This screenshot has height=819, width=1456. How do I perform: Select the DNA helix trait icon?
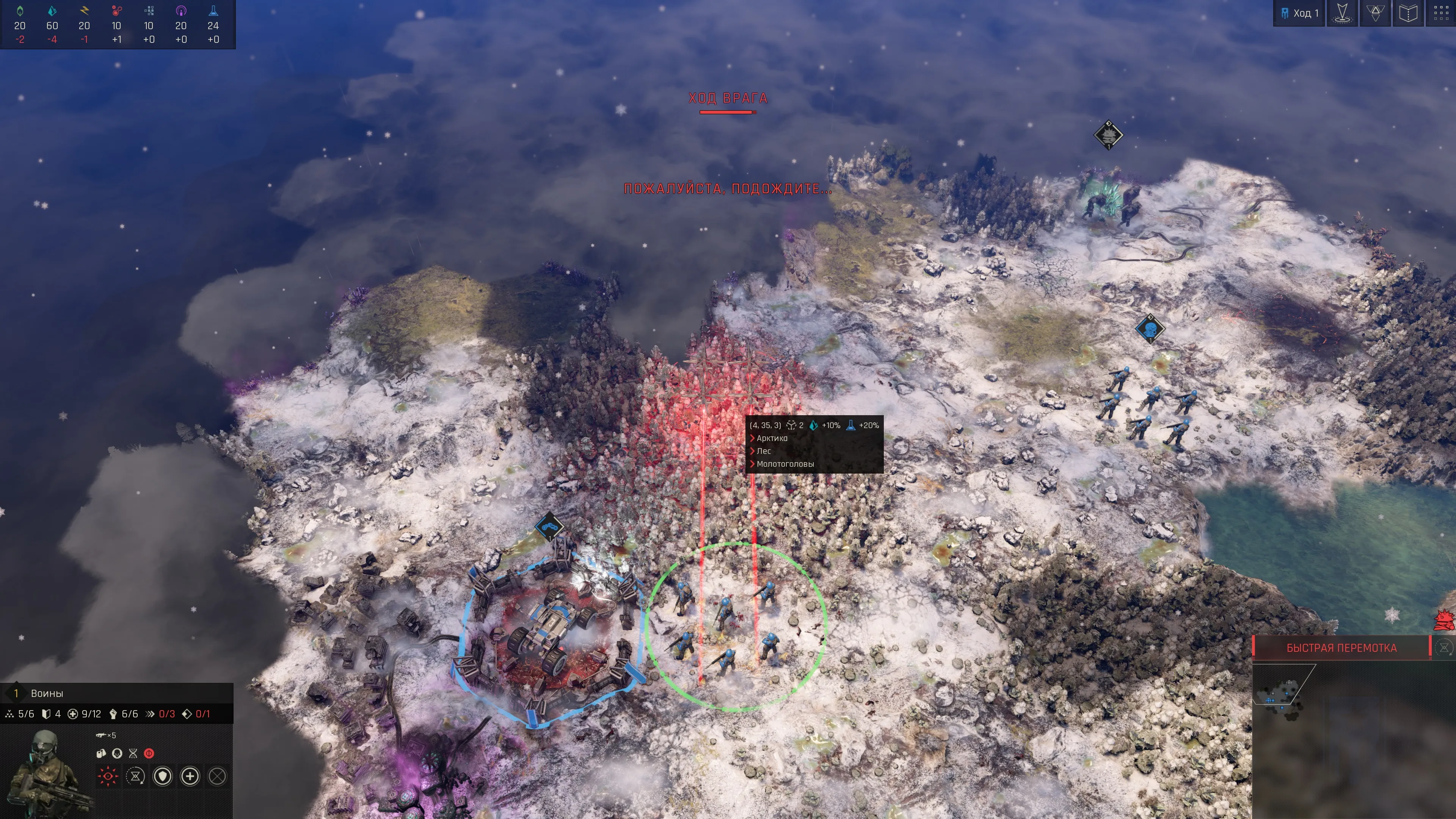[133, 753]
